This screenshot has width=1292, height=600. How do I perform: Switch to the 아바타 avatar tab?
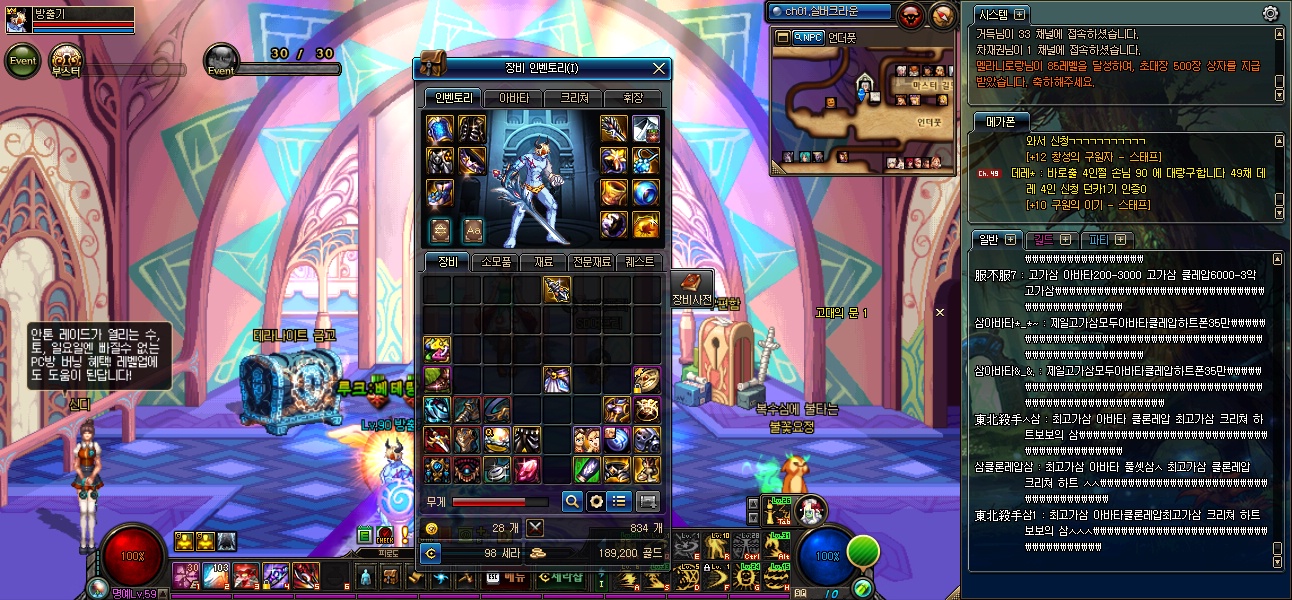coord(514,98)
